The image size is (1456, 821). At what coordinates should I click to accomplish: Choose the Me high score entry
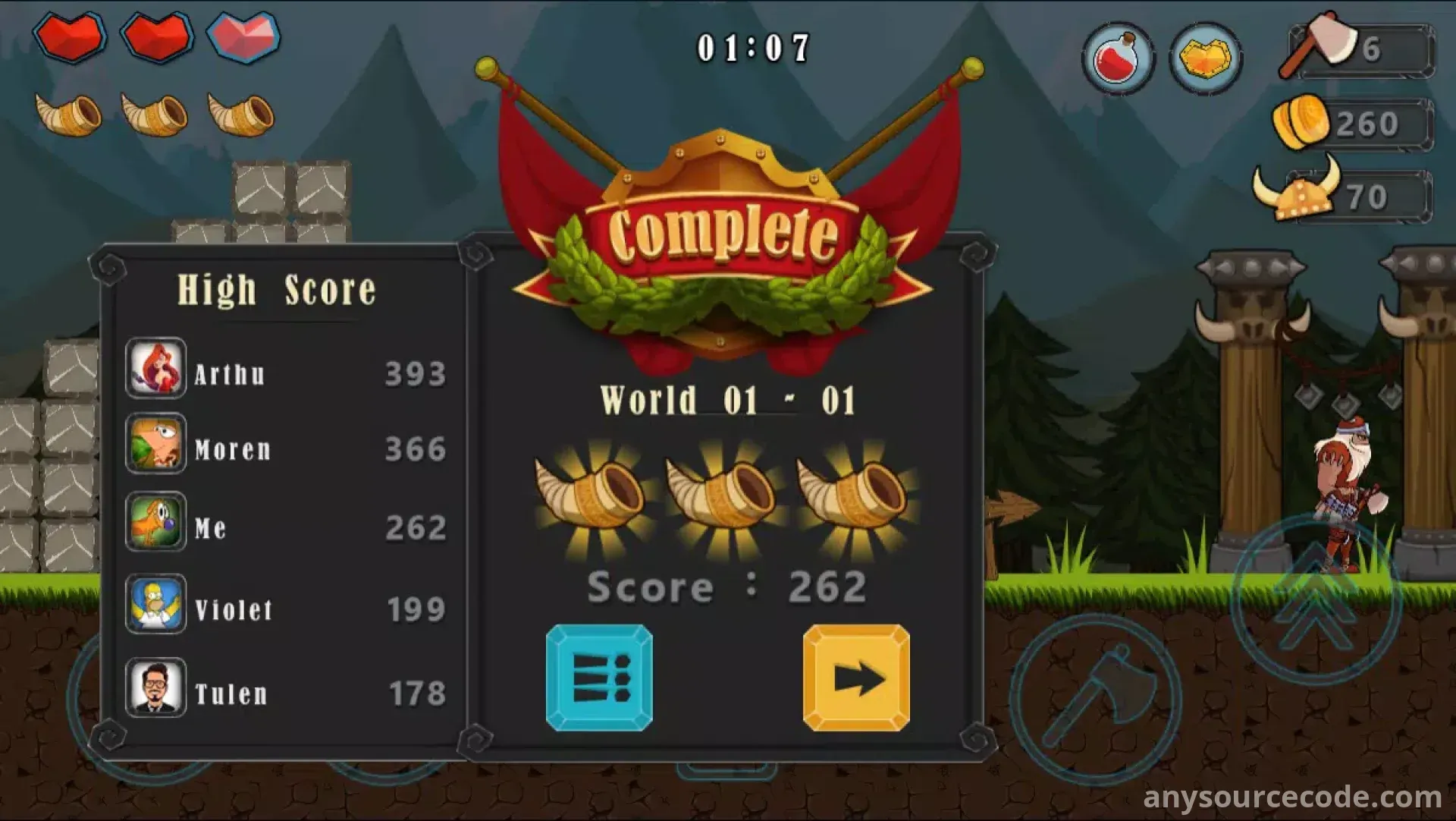(285, 524)
